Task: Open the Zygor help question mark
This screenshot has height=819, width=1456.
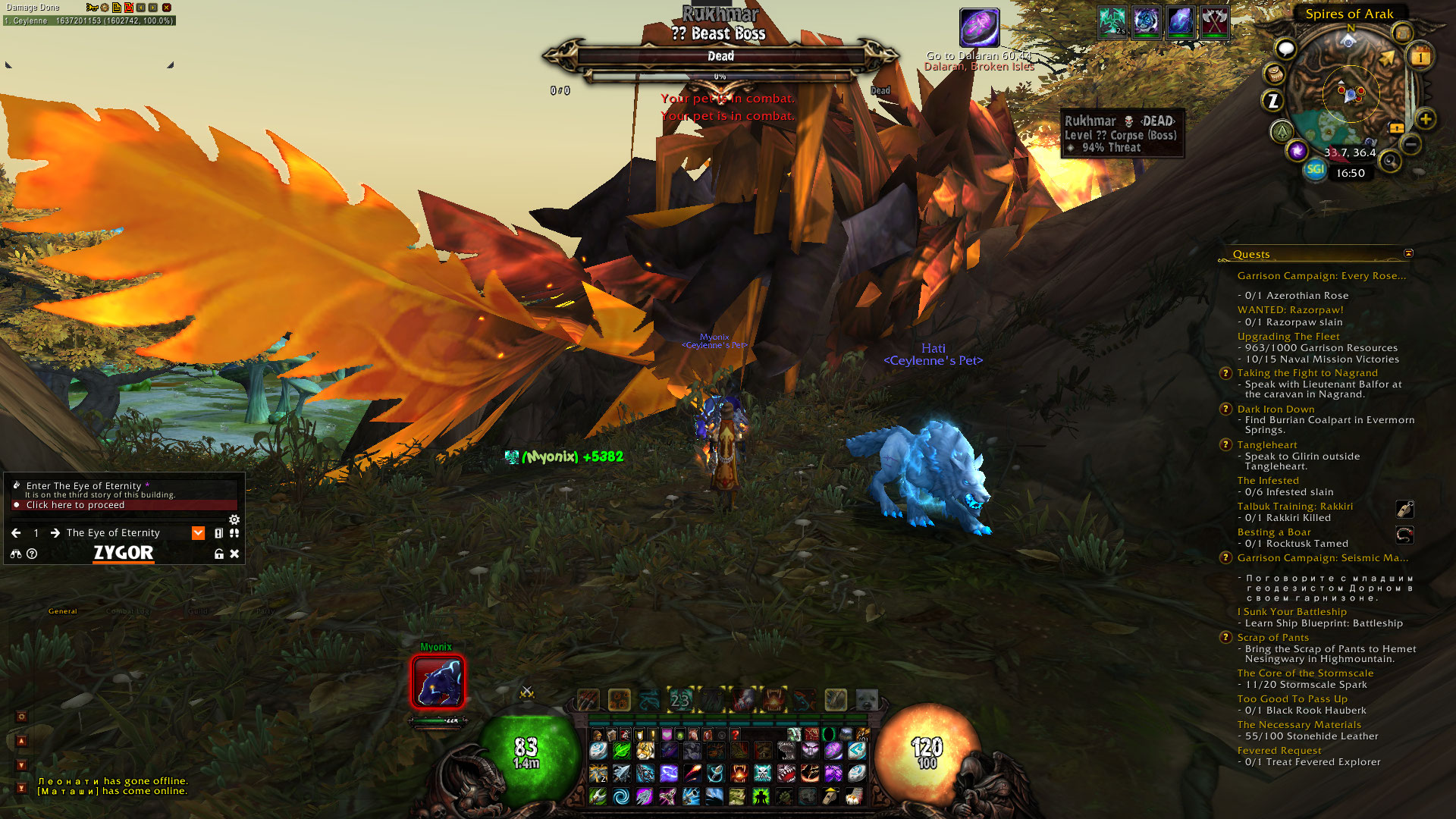Action: click(x=32, y=554)
